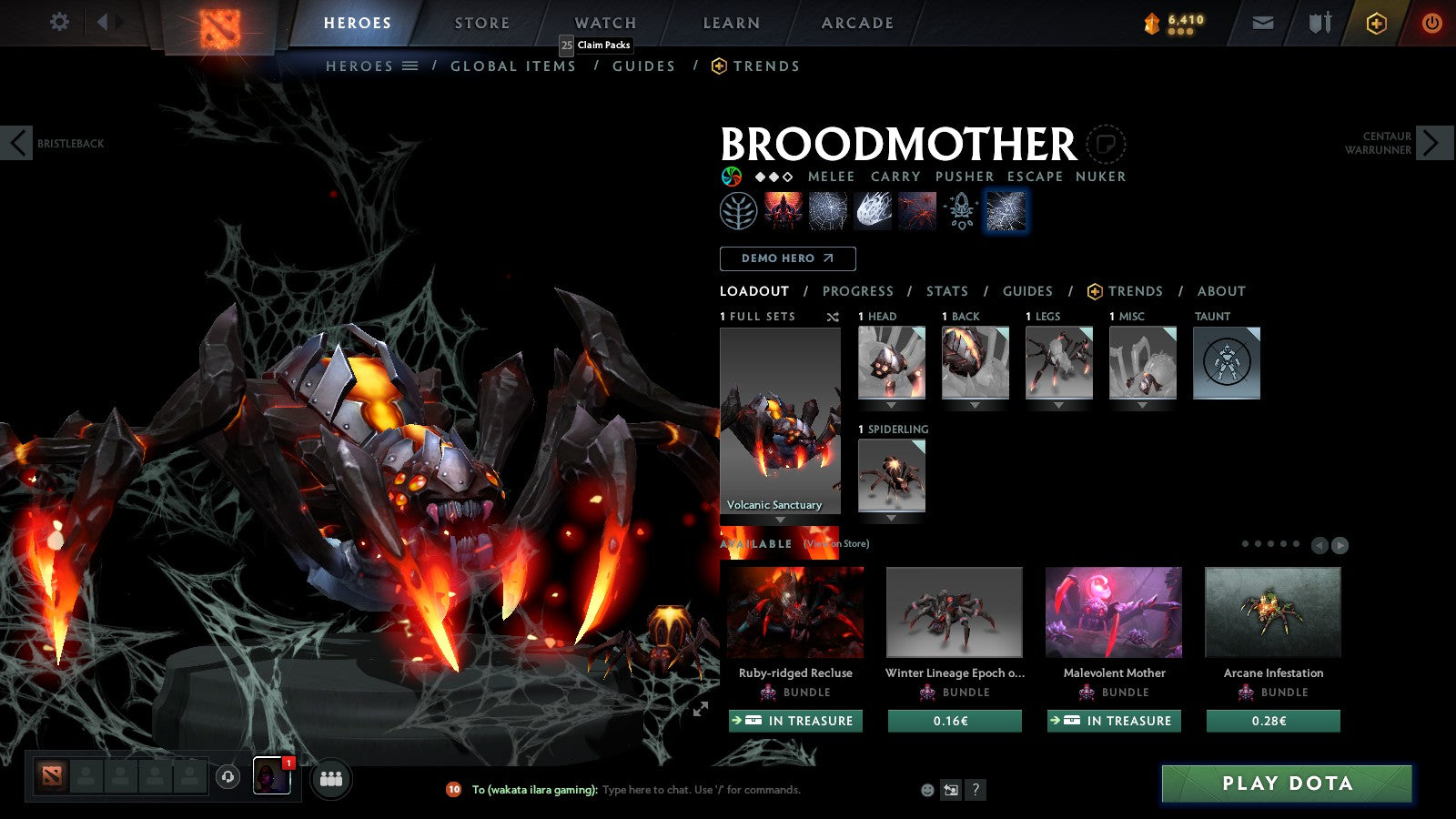Click the right arrow to browse more bundles
This screenshot has height=819, width=1456.
[x=1340, y=545]
